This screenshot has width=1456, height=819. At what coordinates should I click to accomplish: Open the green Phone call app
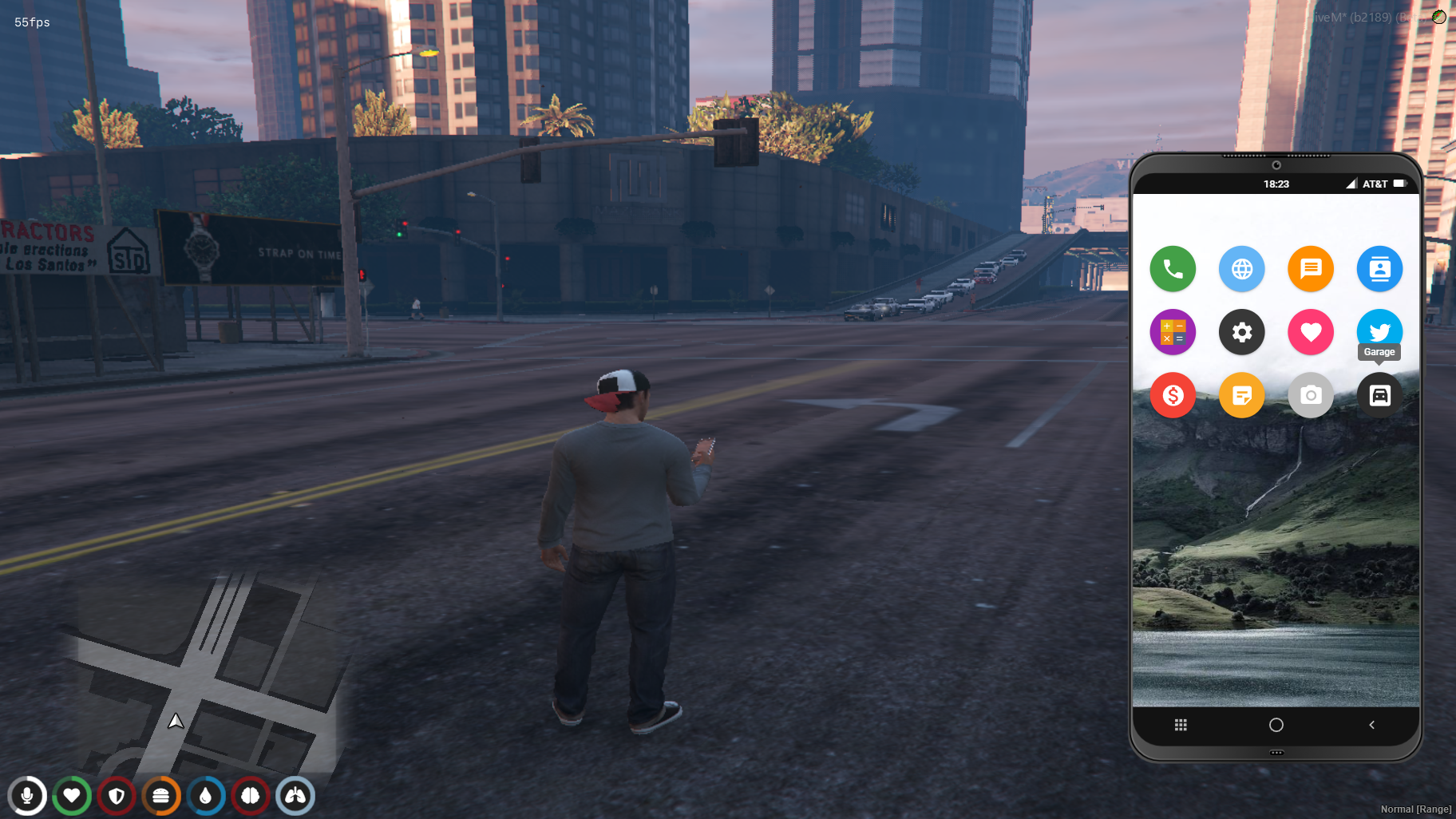tap(1173, 269)
